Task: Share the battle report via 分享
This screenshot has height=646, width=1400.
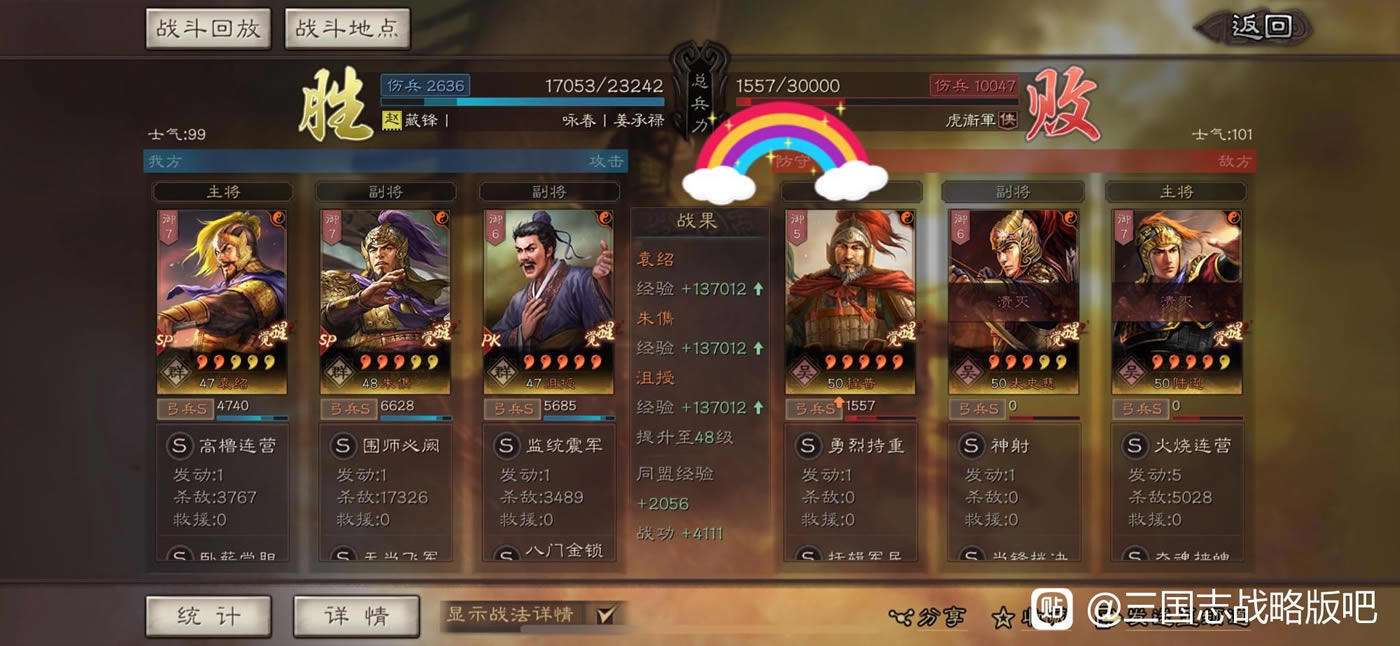Action: coord(928,617)
